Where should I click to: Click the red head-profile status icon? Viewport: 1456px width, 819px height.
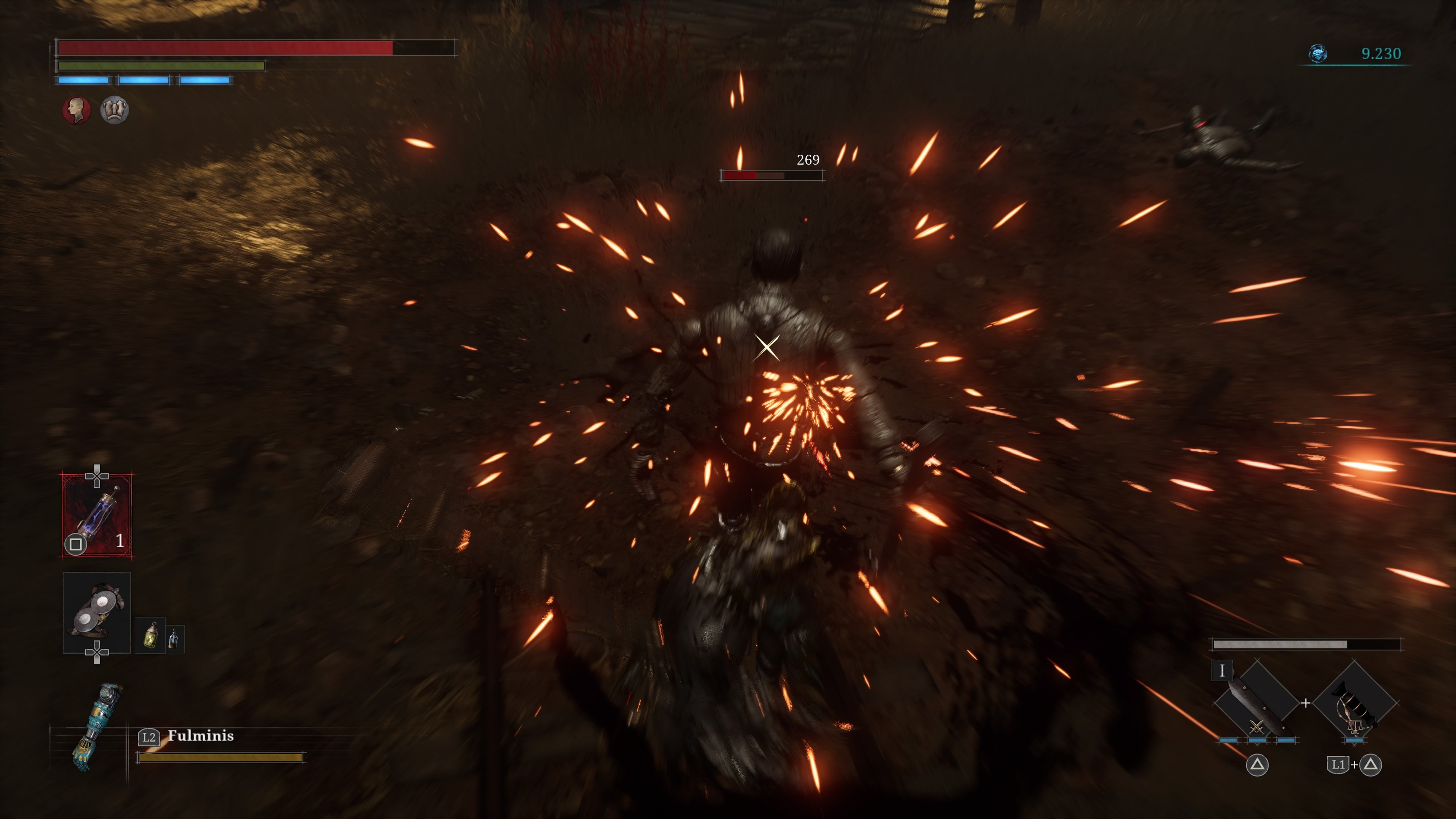[76, 110]
